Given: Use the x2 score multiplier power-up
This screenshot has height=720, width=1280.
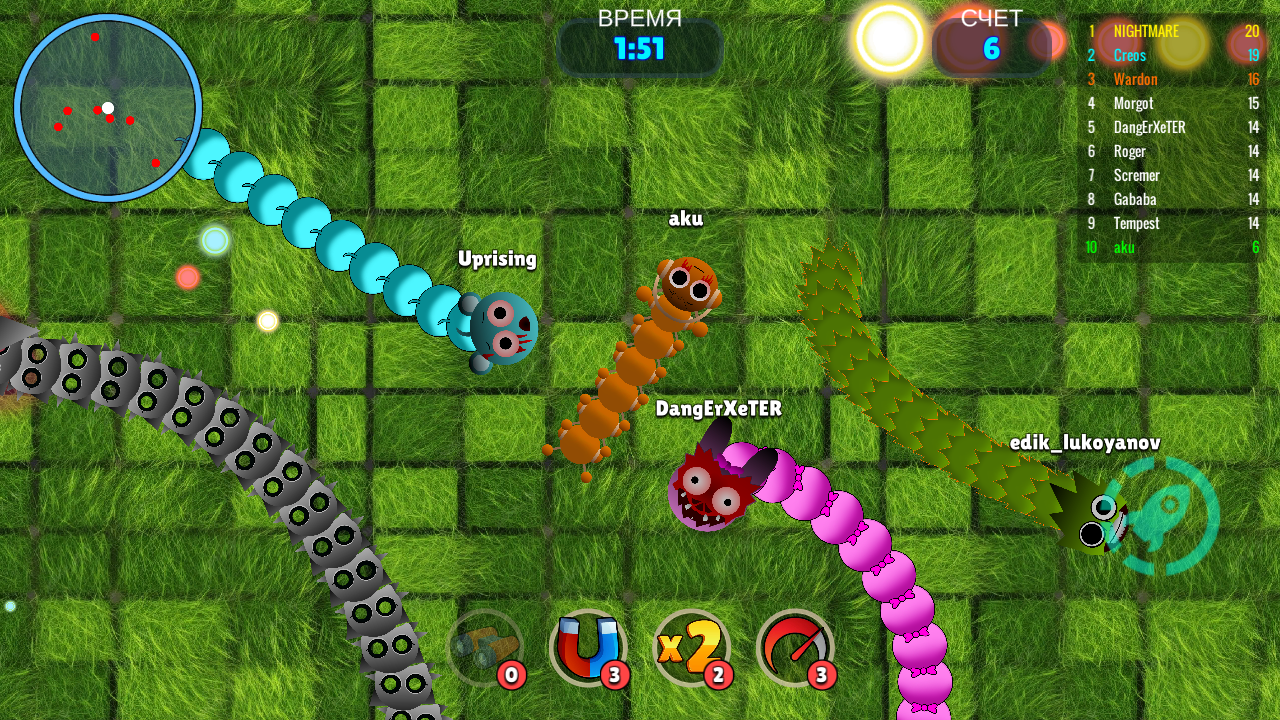Looking at the screenshot, I should (x=692, y=648).
